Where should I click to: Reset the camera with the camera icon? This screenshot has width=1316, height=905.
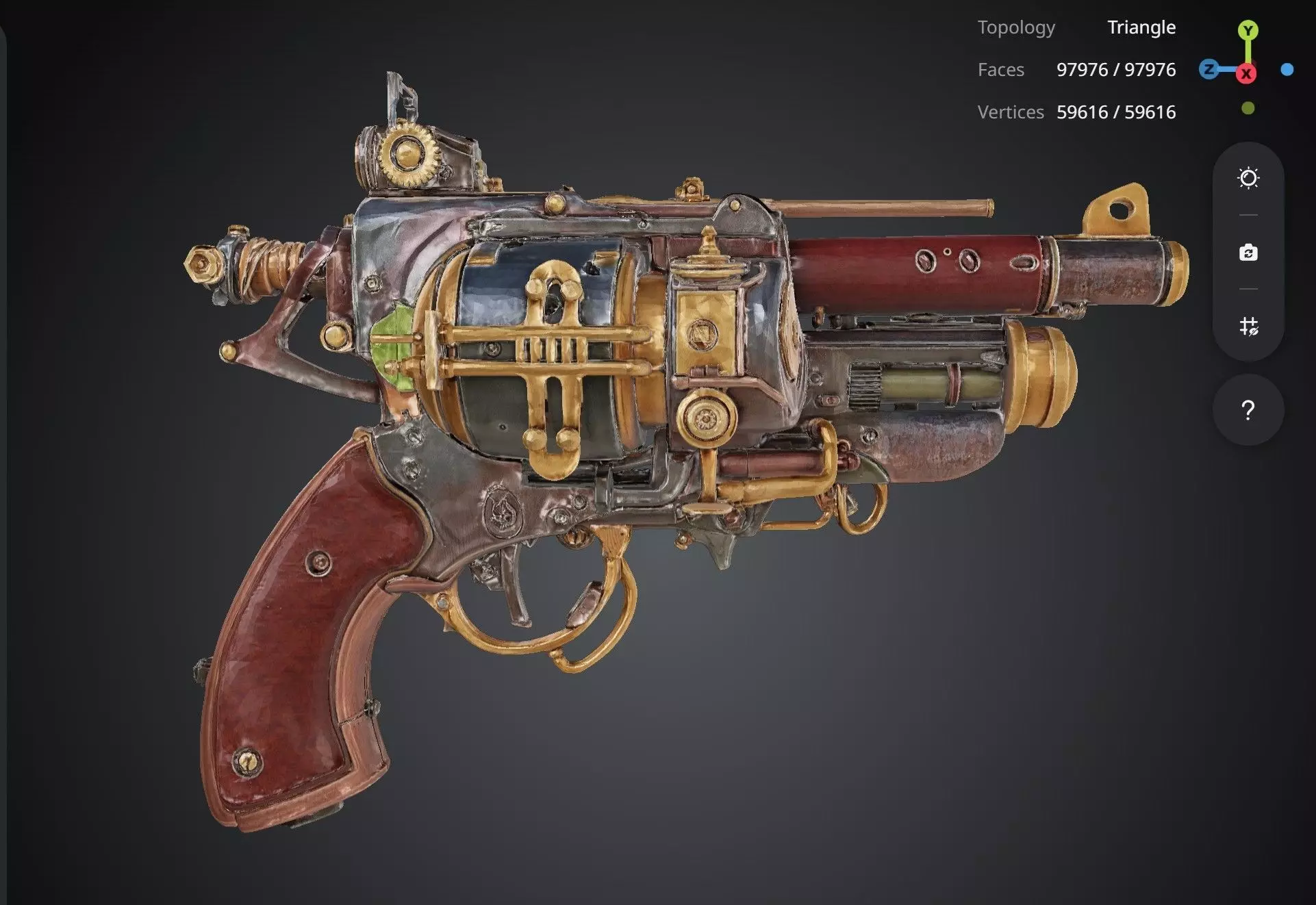click(x=1248, y=253)
